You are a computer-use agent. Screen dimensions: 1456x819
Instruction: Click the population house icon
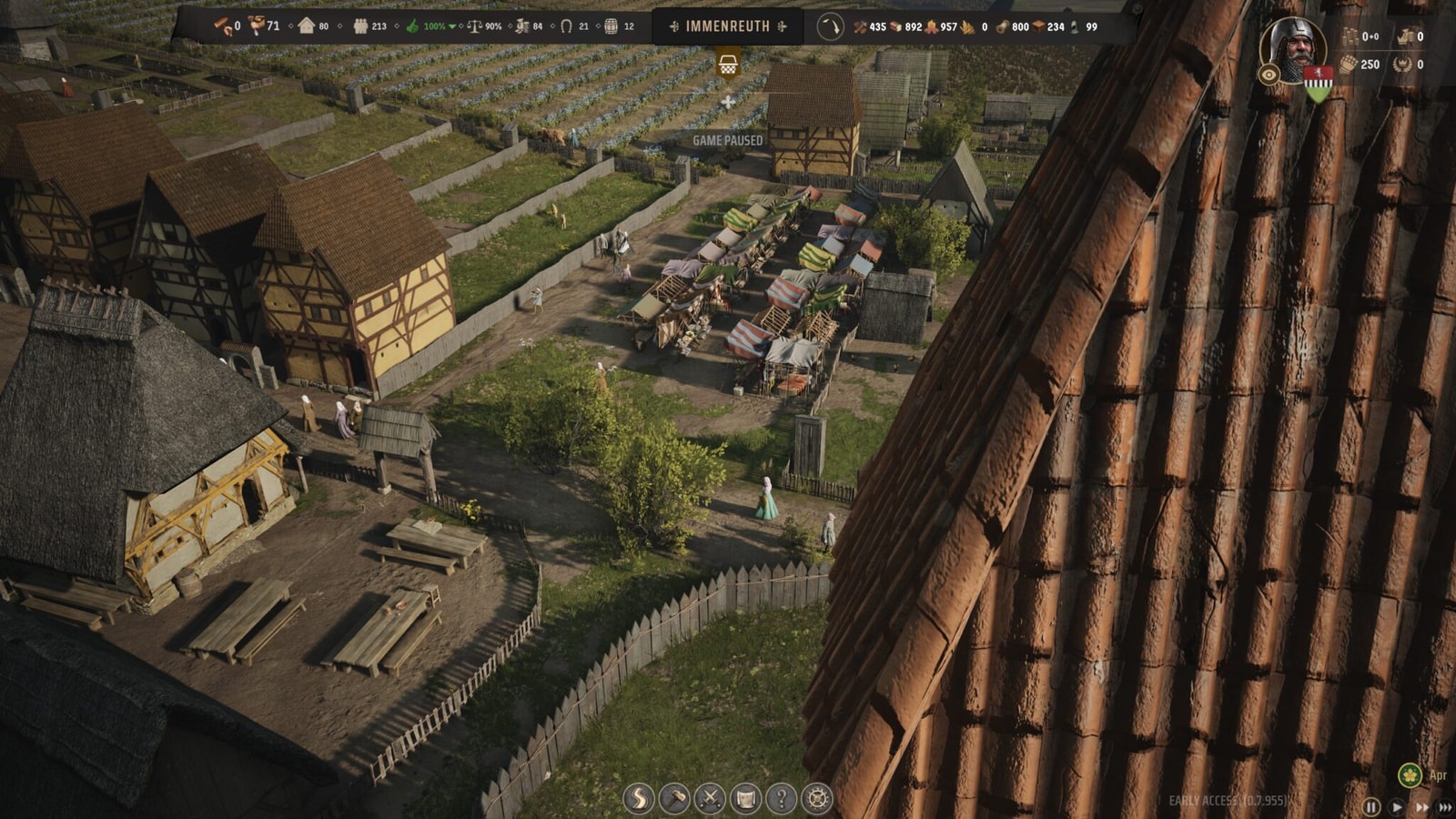(307, 25)
